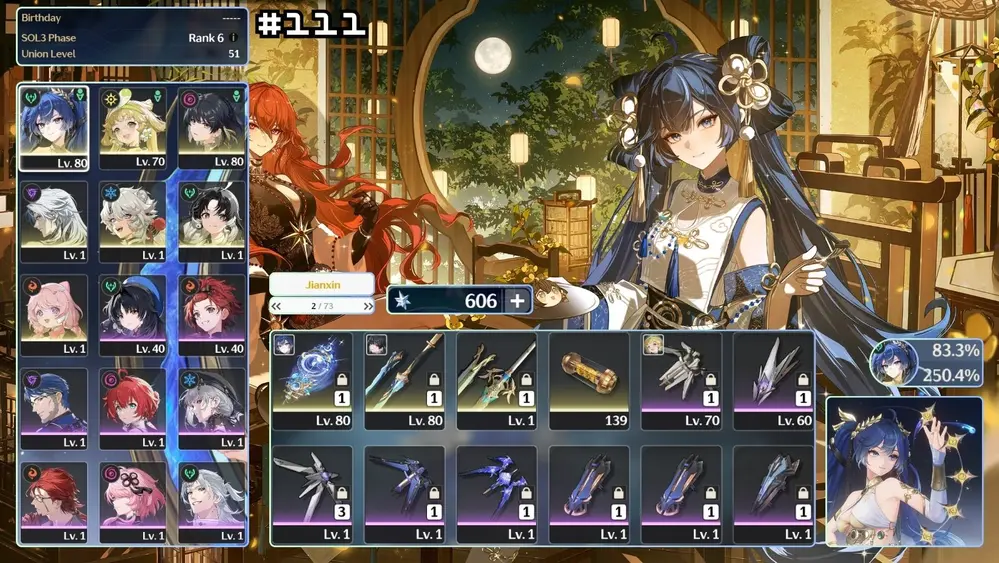Open the info icon beside Rank 6
This screenshot has height=563, width=999.
click(234, 38)
